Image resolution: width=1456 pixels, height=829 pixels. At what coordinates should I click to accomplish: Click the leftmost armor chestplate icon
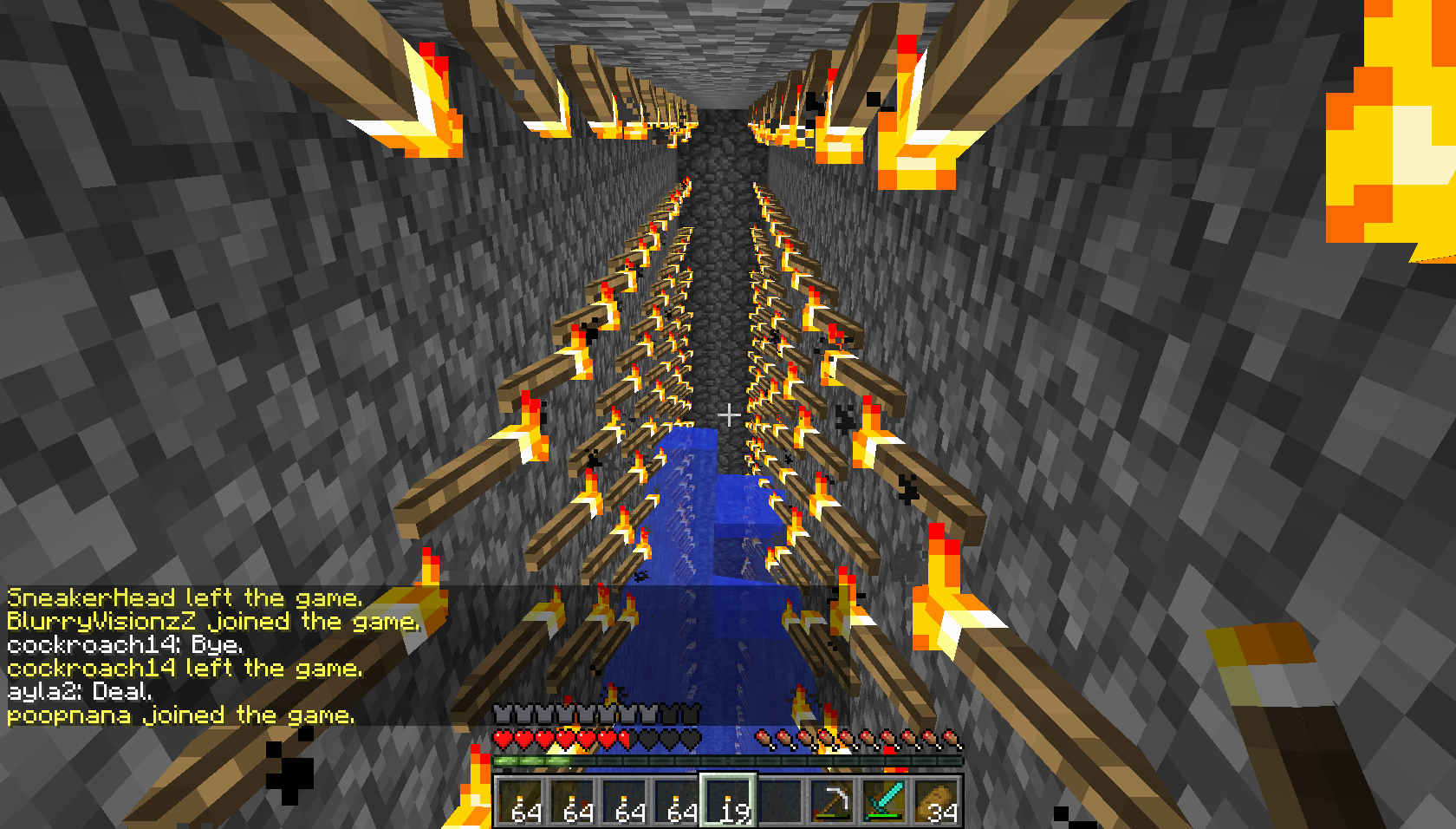coord(503,715)
